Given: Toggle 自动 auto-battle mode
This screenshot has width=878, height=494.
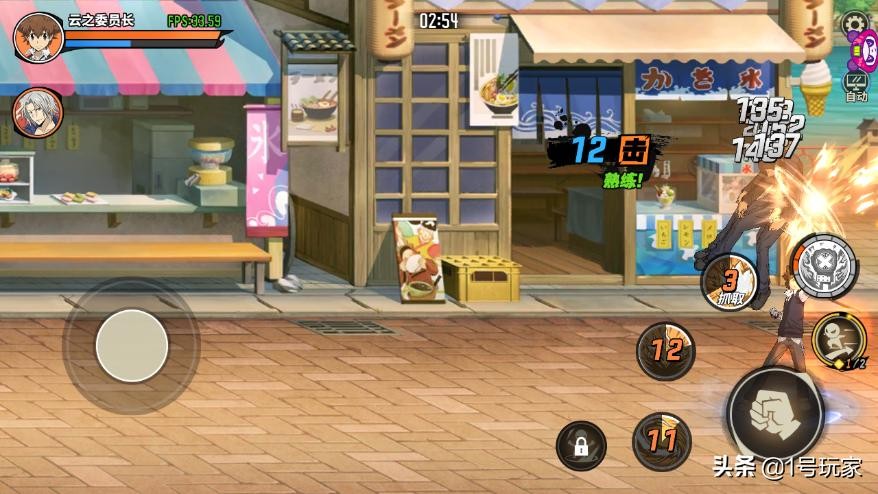Looking at the screenshot, I should [856, 86].
